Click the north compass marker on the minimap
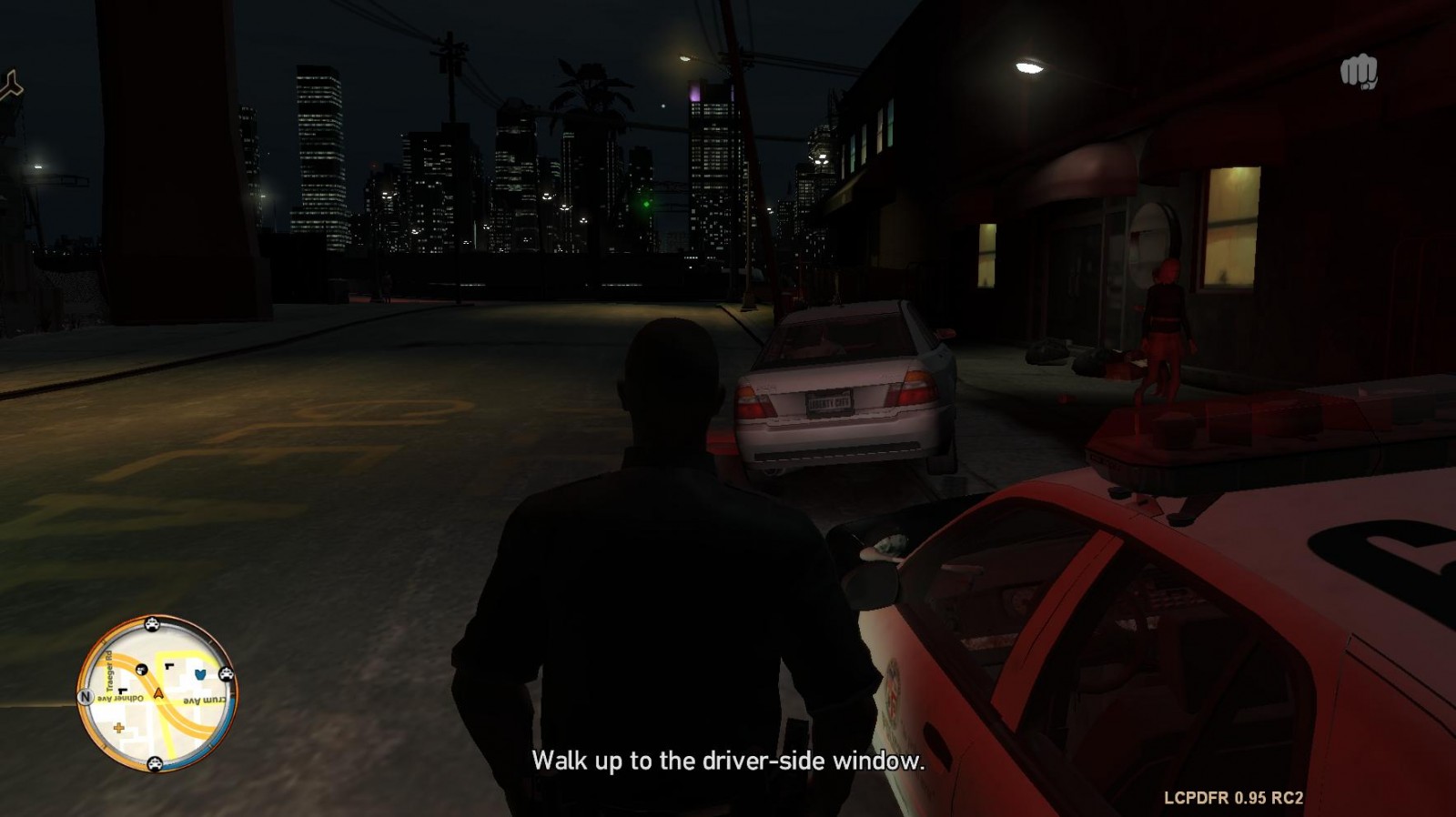 coord(86,698)
